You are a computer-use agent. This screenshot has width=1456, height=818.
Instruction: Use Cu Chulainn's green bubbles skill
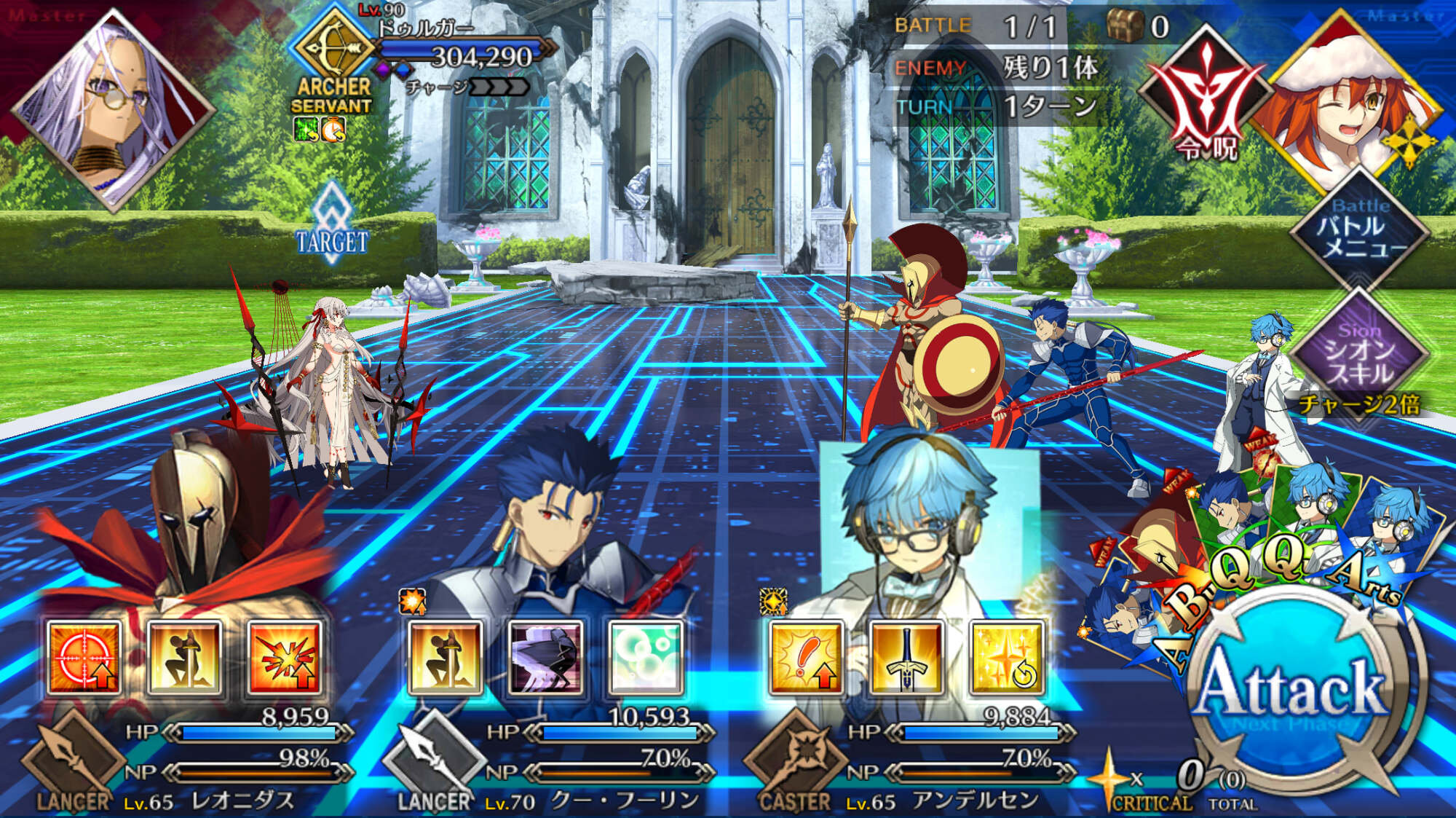(646, 658)
